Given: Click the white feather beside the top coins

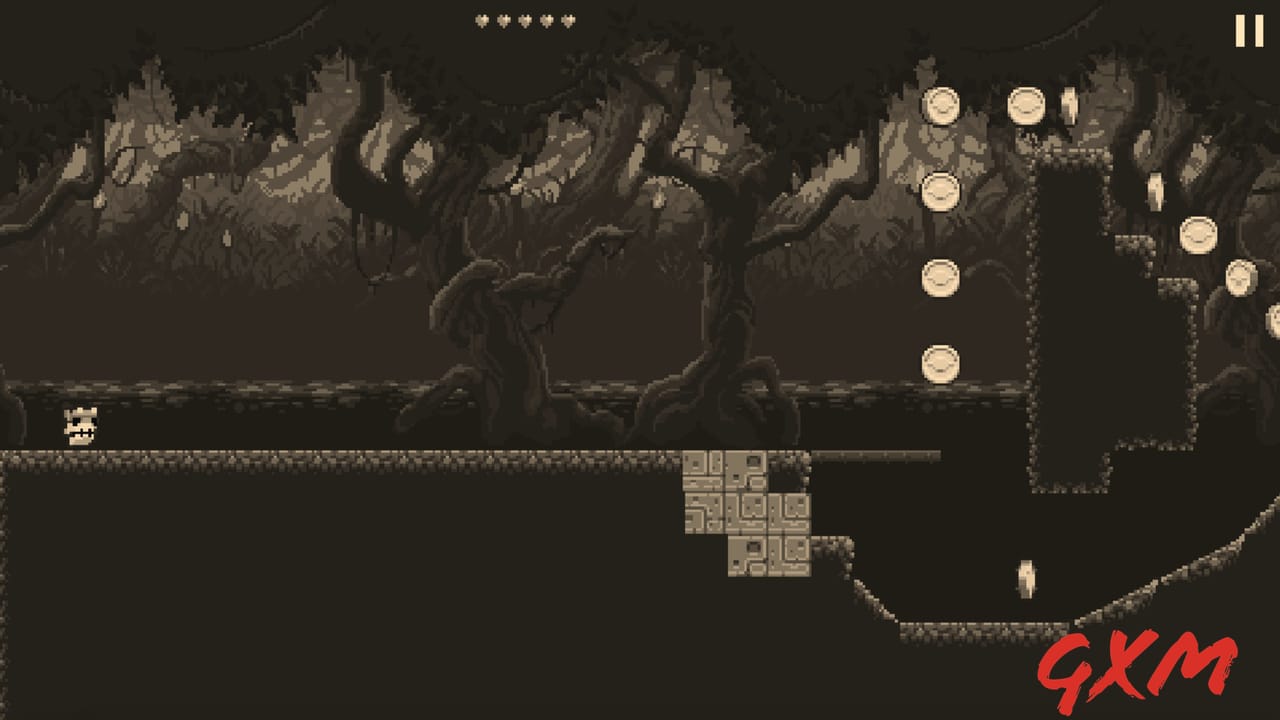Looking at the screenshot, I should pyautogui.click(x=1068, y=105).
